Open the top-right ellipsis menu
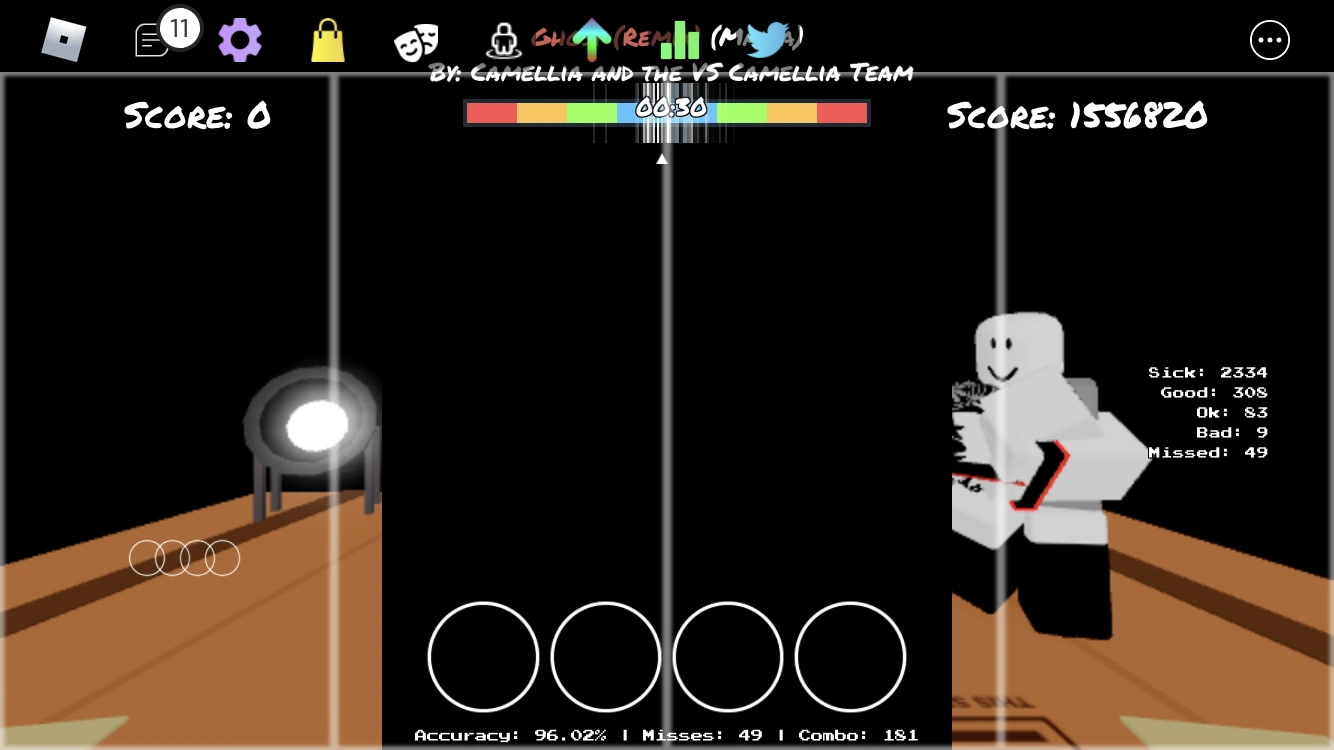The width and height of the screenshot is (1334, 750). coord(1270,40)
